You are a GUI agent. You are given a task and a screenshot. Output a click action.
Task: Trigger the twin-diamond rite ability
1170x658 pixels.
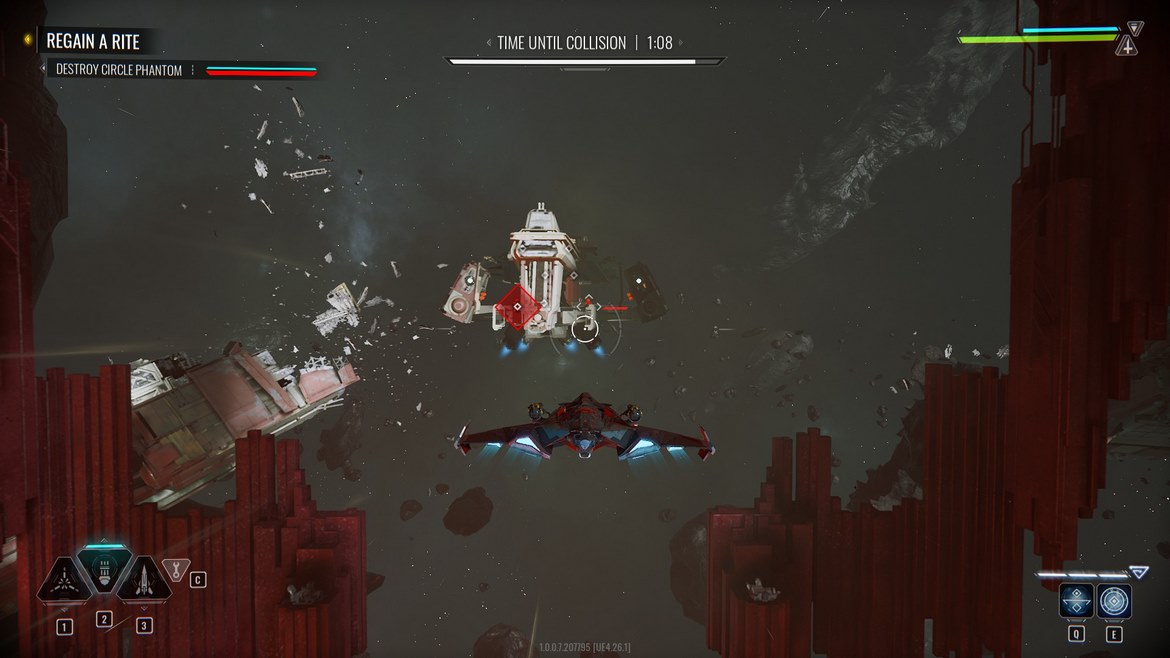pyautogui.click(x=1076, y=601)
